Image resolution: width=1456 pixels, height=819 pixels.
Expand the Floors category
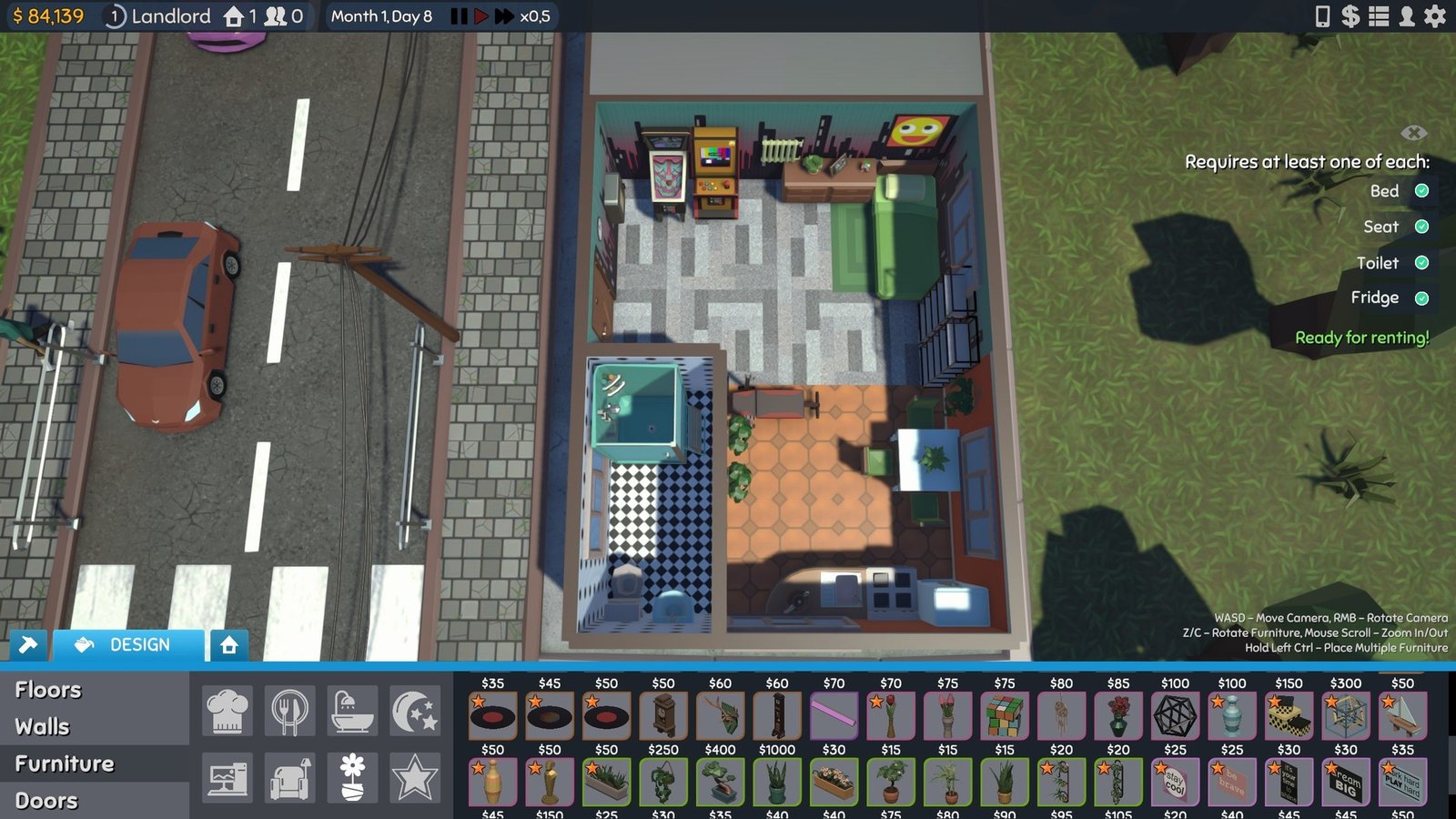point(50,690)
